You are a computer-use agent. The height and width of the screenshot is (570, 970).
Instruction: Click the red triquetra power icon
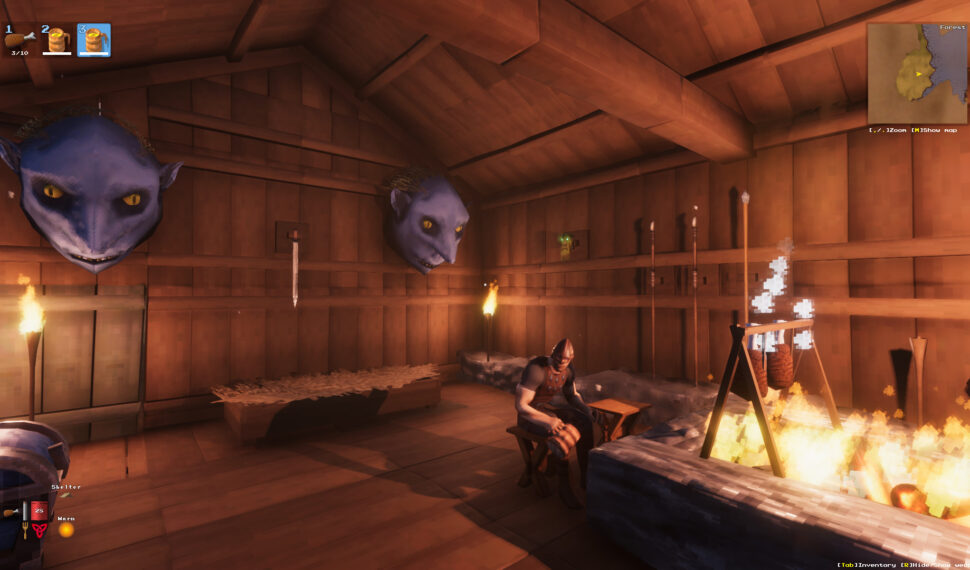click(39, 530)
